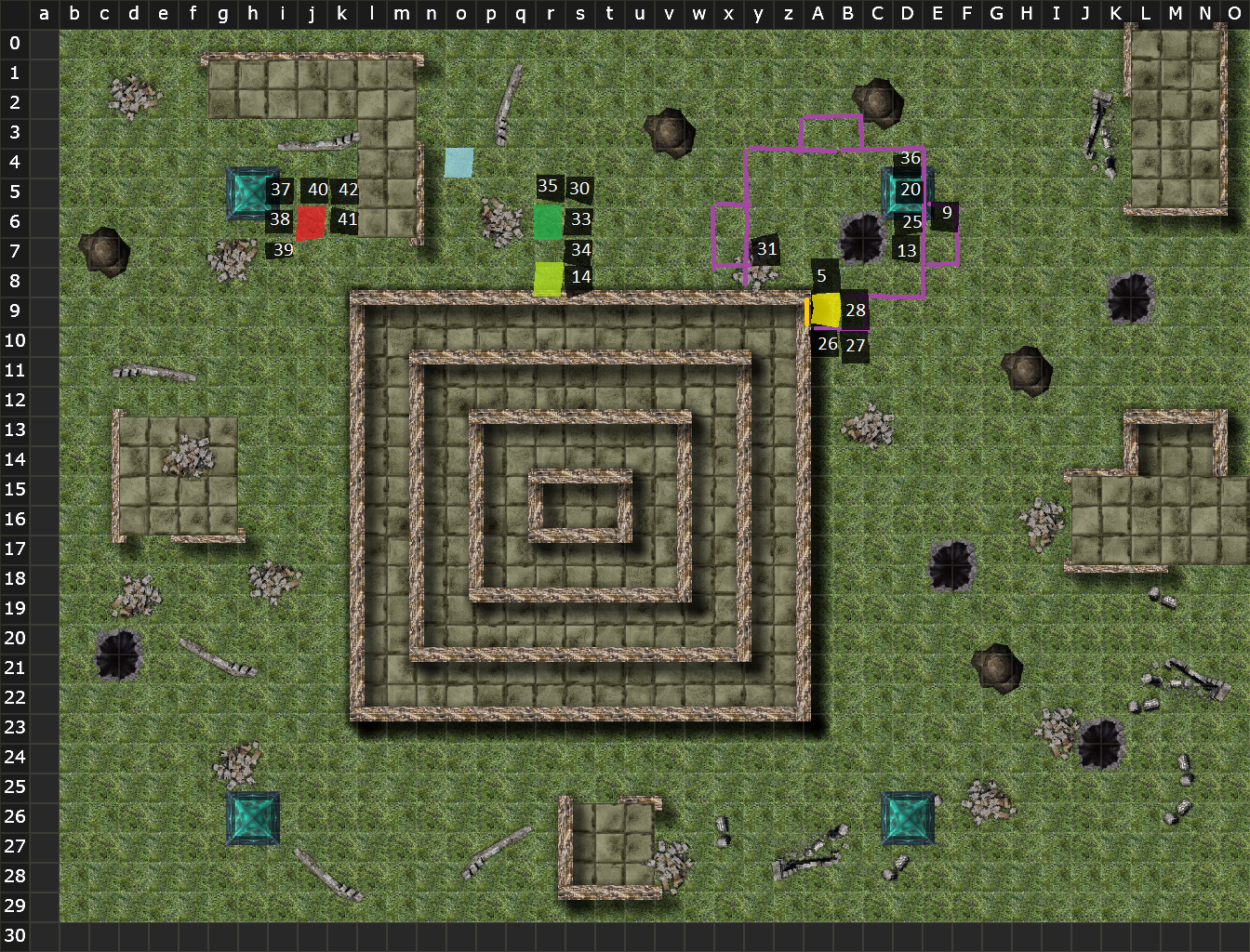Select the token numbered 13
Viewport: 1250px width, 952px height.
coord(907,251)
